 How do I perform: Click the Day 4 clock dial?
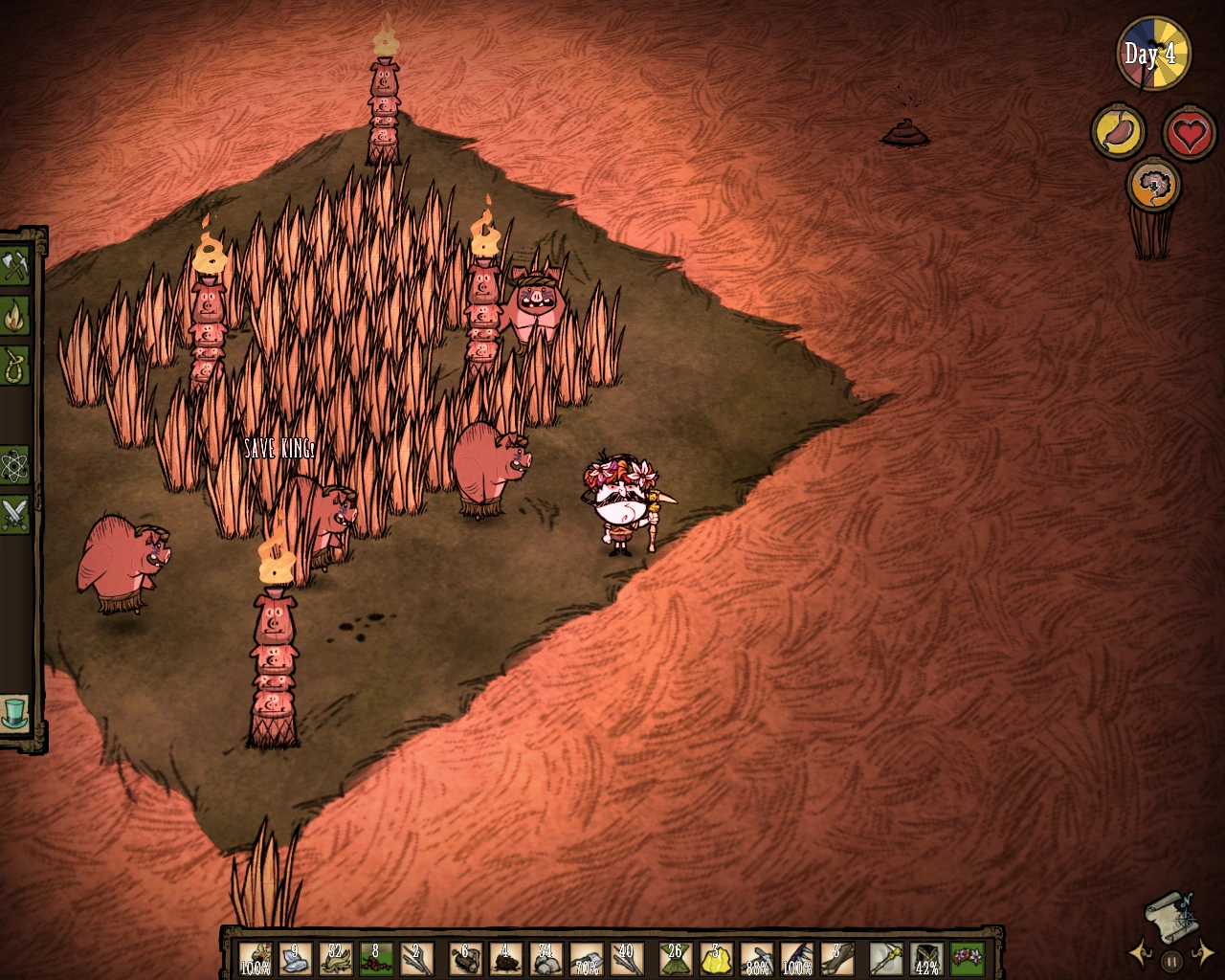tap(1151, 55)
